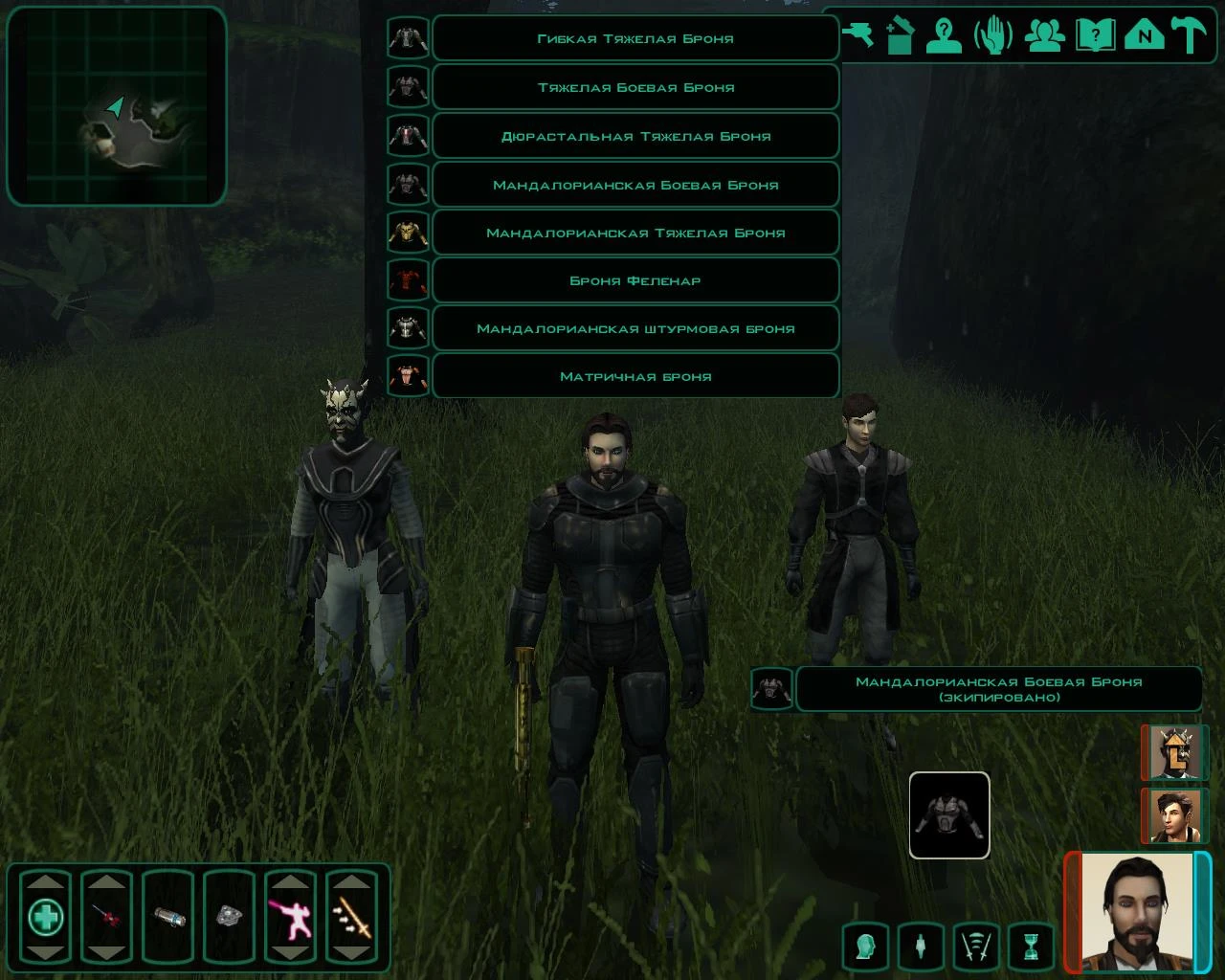Click the minimap in the top-left corner
The image size is (1225, 980).
pyautogui.click(x=115, y=105)
